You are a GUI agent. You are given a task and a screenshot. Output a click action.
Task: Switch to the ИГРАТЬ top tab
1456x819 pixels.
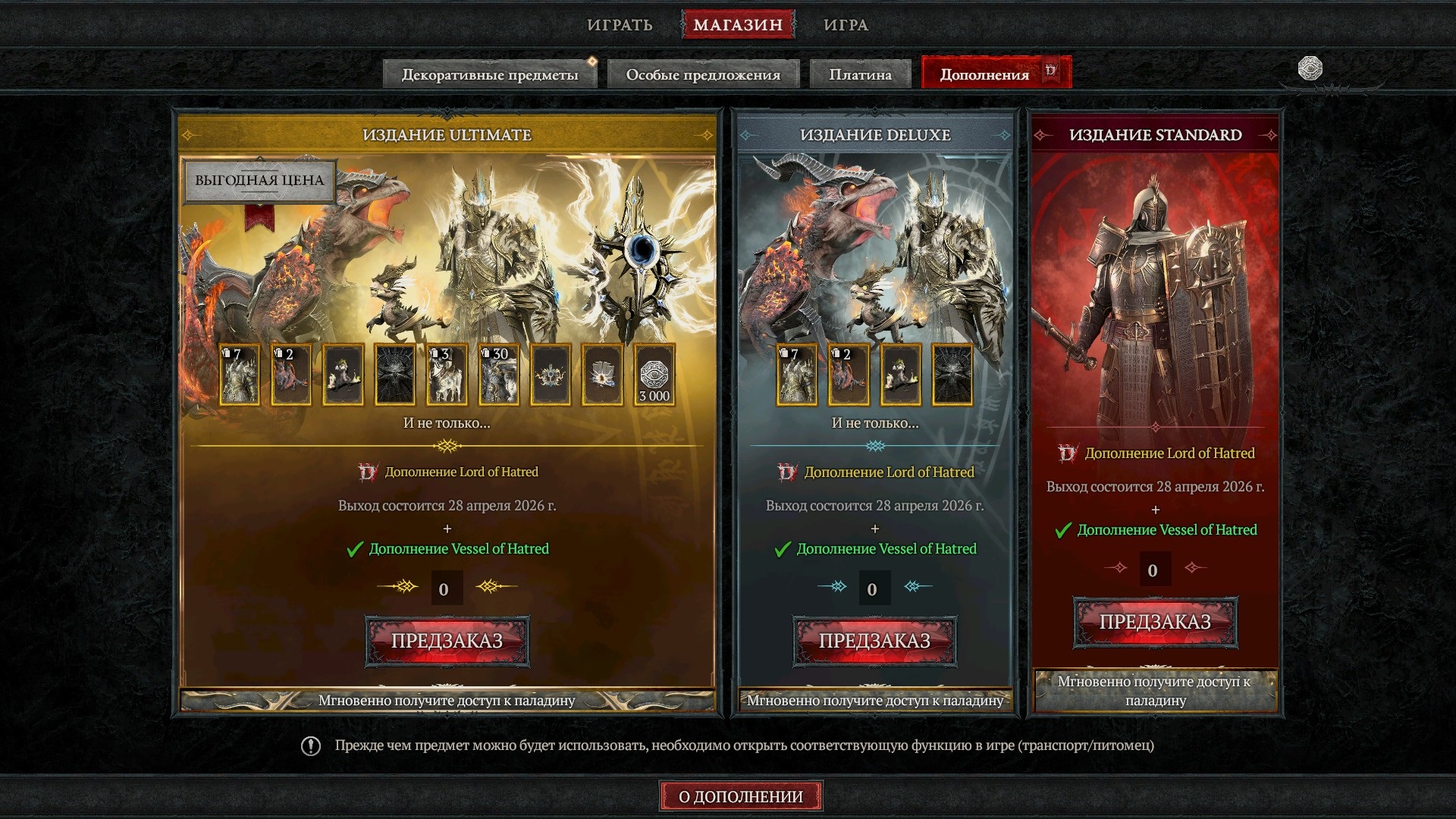(x=620, y=25)
